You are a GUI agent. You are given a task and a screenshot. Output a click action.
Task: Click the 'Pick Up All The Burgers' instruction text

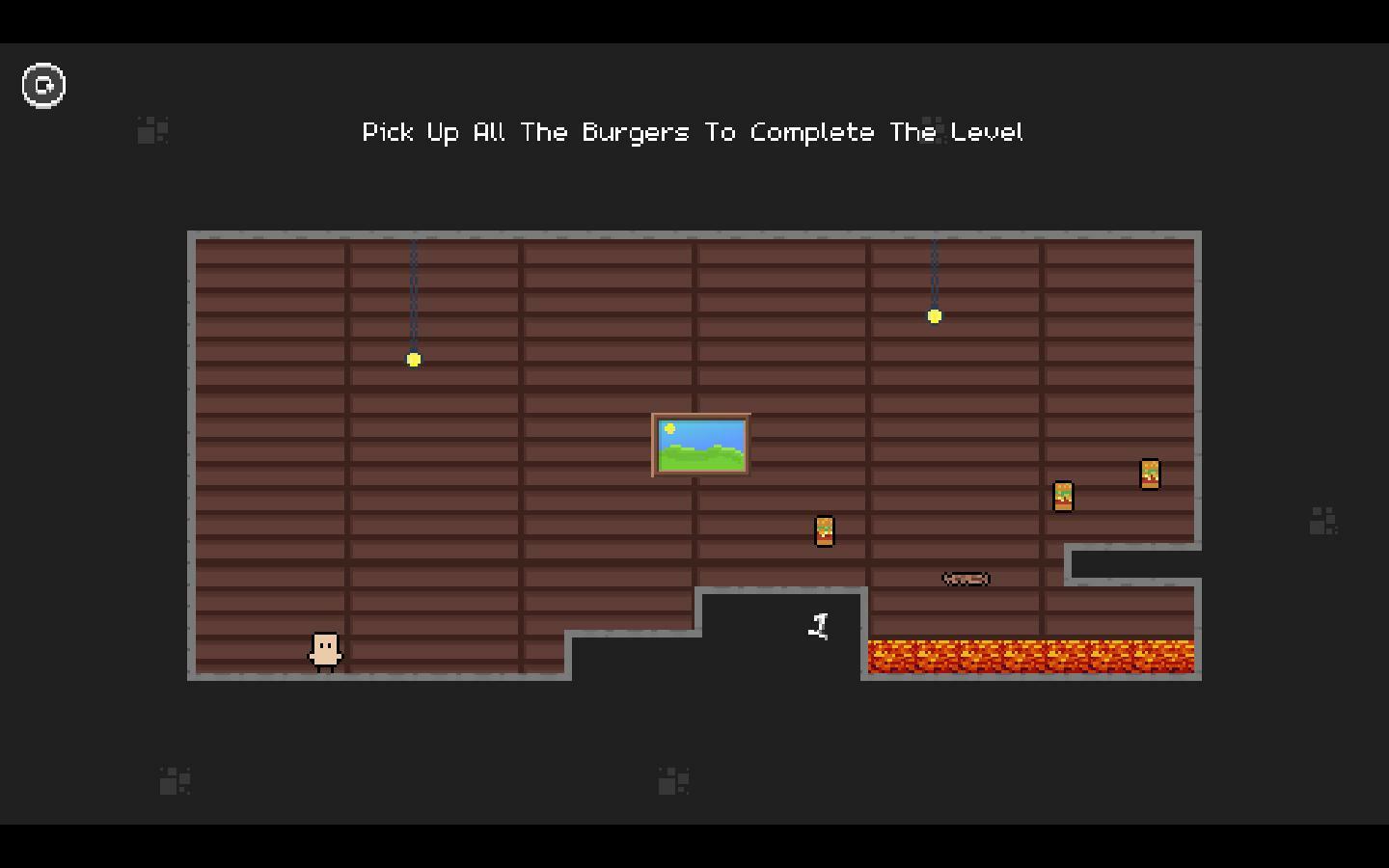(692, 132)
